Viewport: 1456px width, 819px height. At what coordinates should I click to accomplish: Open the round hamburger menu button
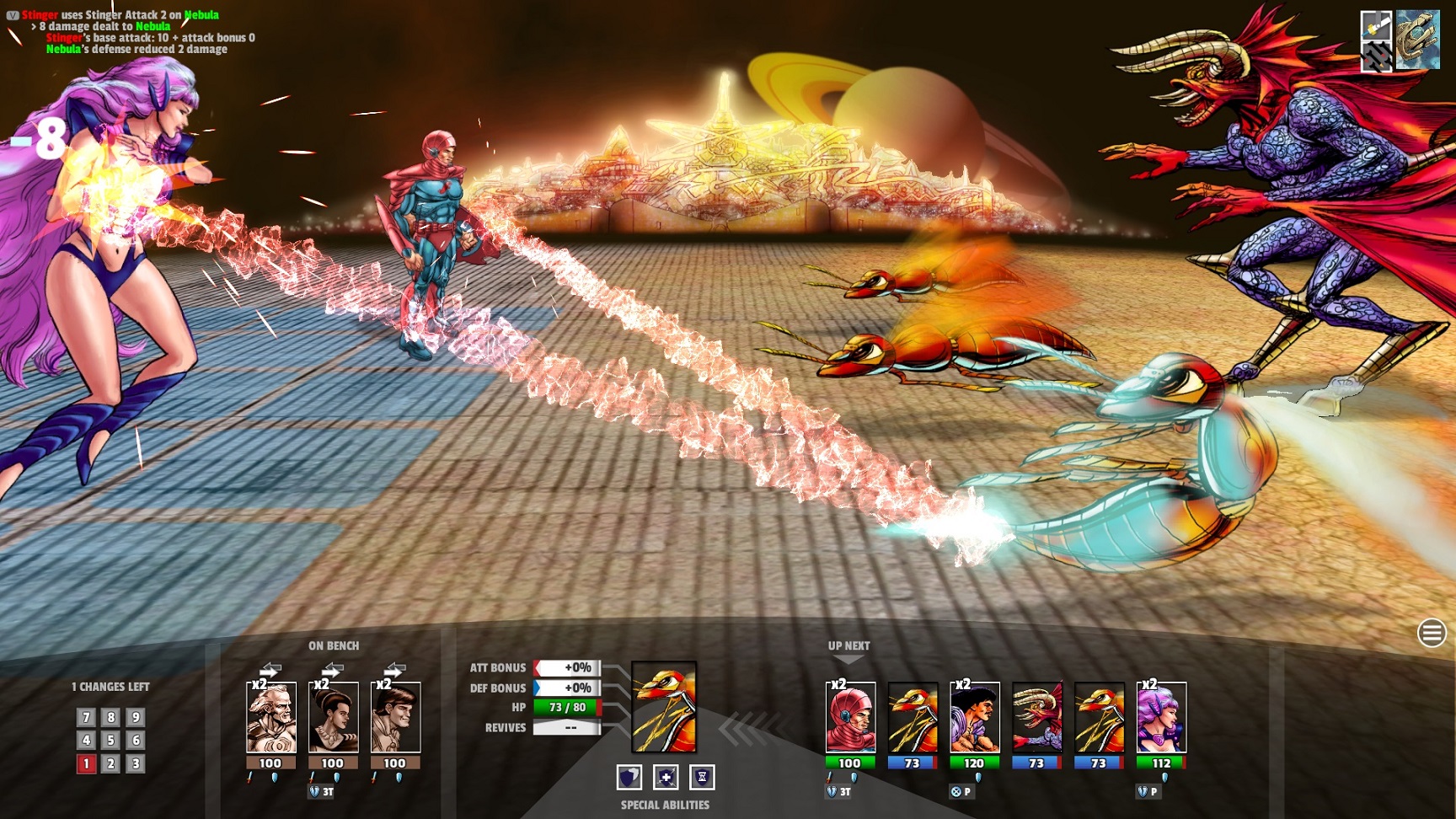pos(1432,633)
